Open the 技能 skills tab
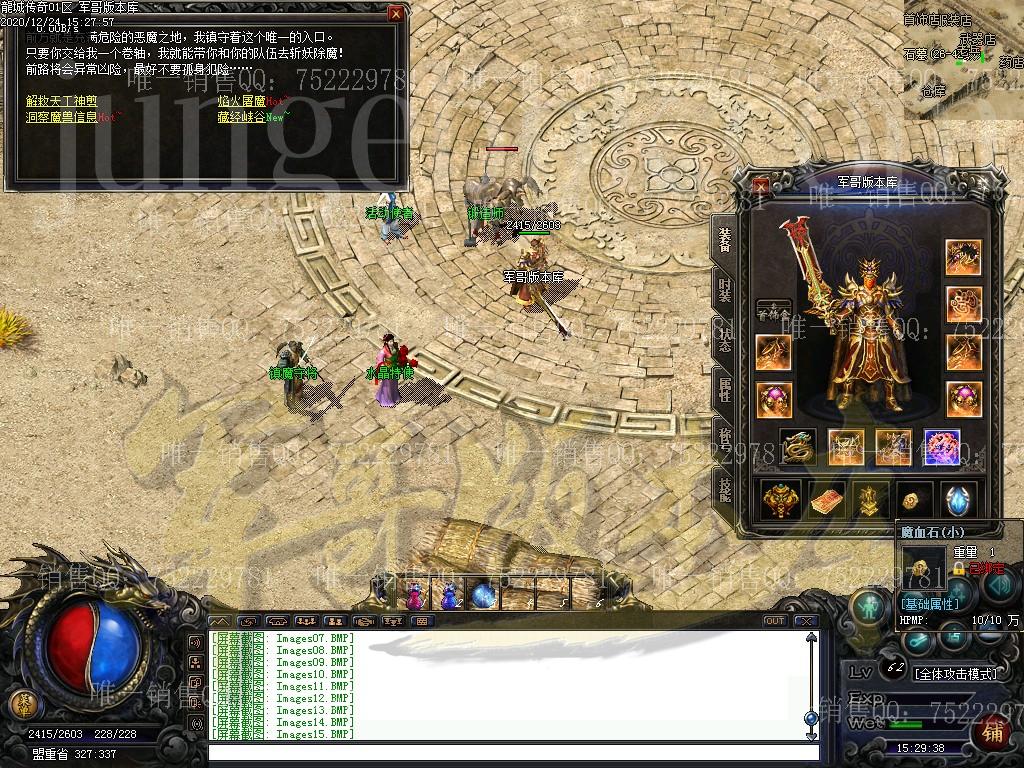The image size is (1024, 768). (x=724, y=487)
